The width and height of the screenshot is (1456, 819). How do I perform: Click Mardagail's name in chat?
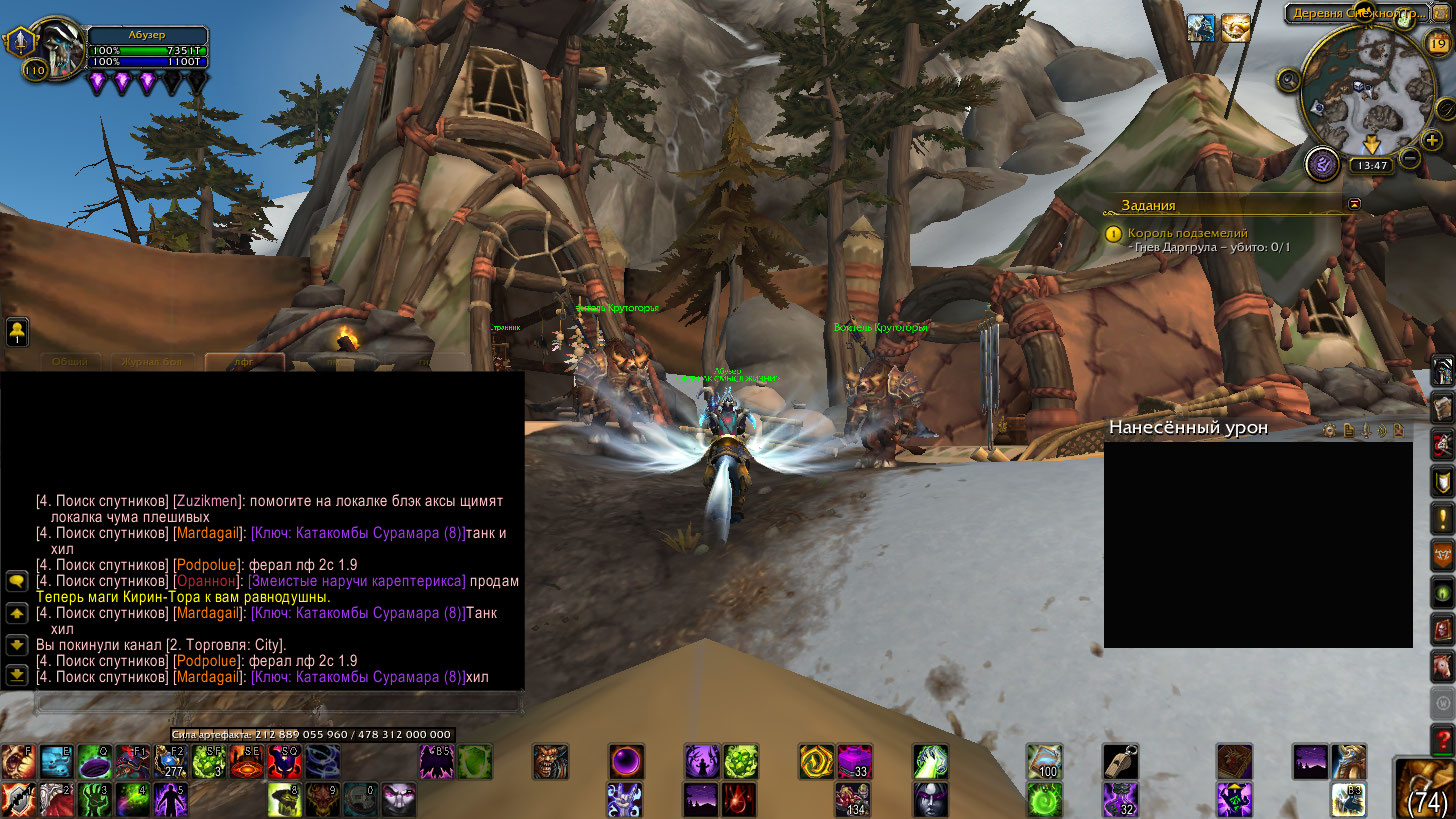click(208, 533)
